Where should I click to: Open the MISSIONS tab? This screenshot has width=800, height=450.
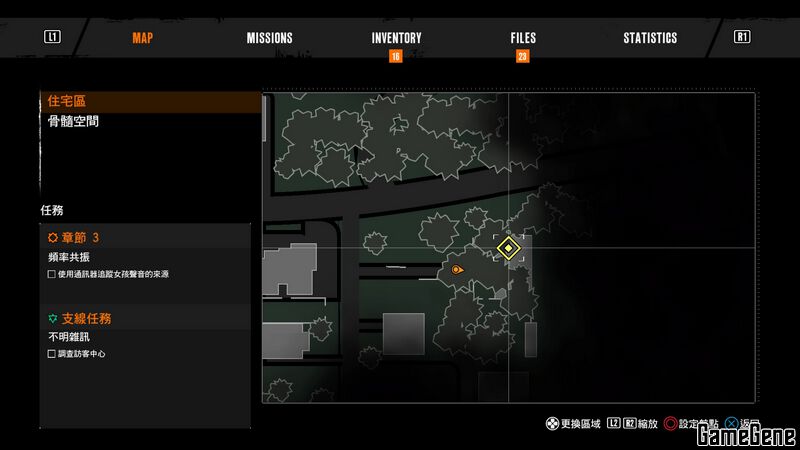click(x=269, y=38)
